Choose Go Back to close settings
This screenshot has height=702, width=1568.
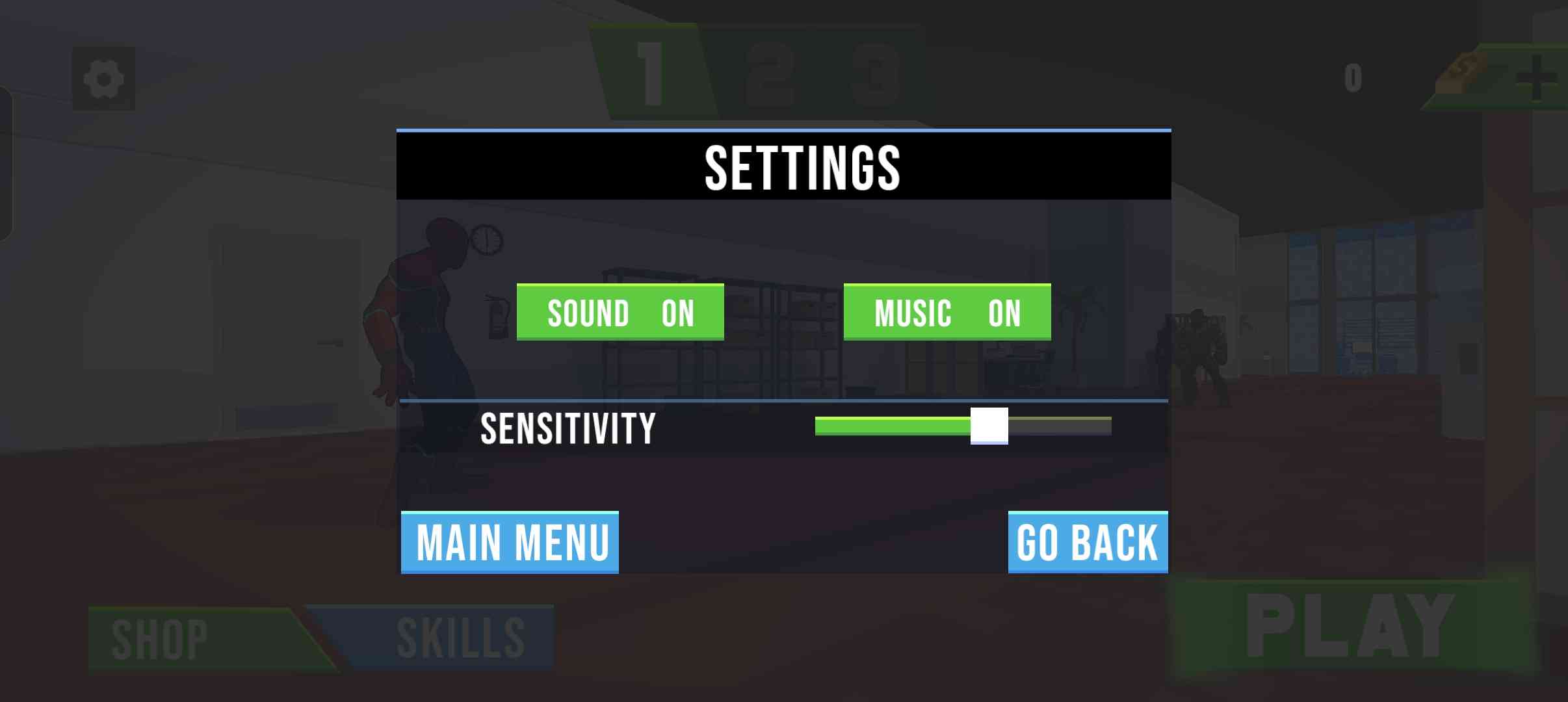click(1088, 542)
